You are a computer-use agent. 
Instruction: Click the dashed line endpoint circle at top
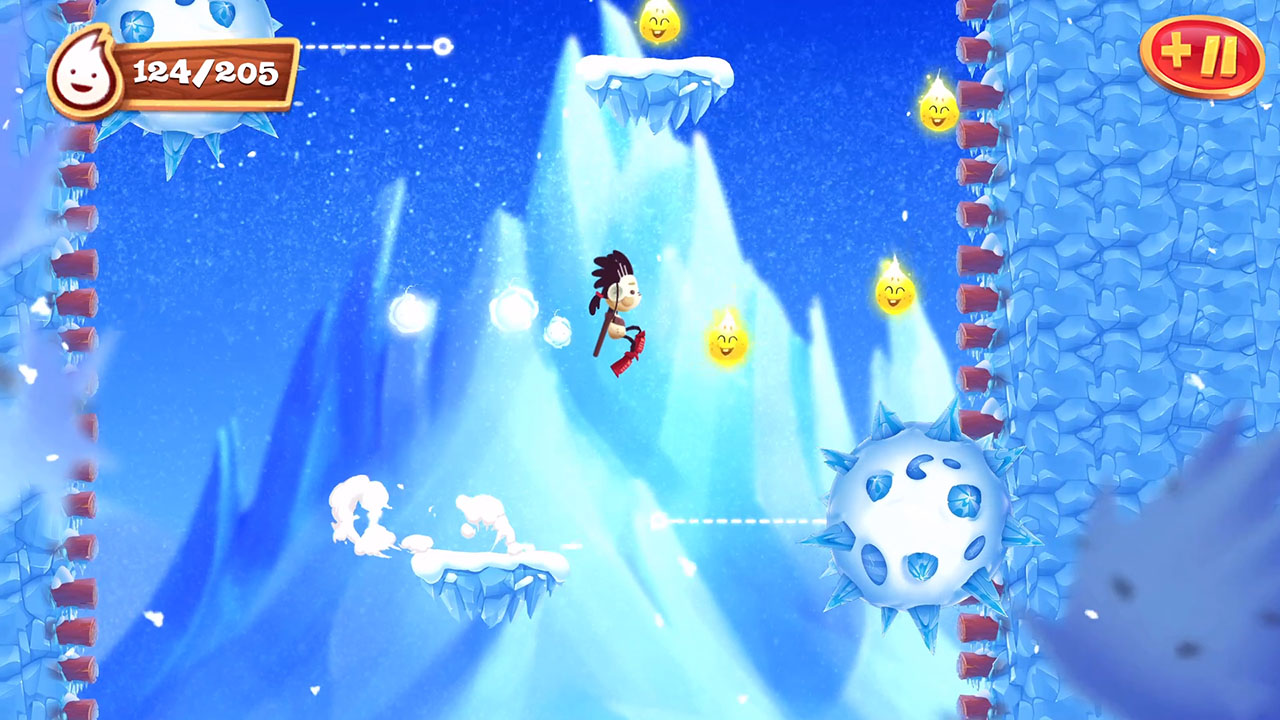pos(443,44)
